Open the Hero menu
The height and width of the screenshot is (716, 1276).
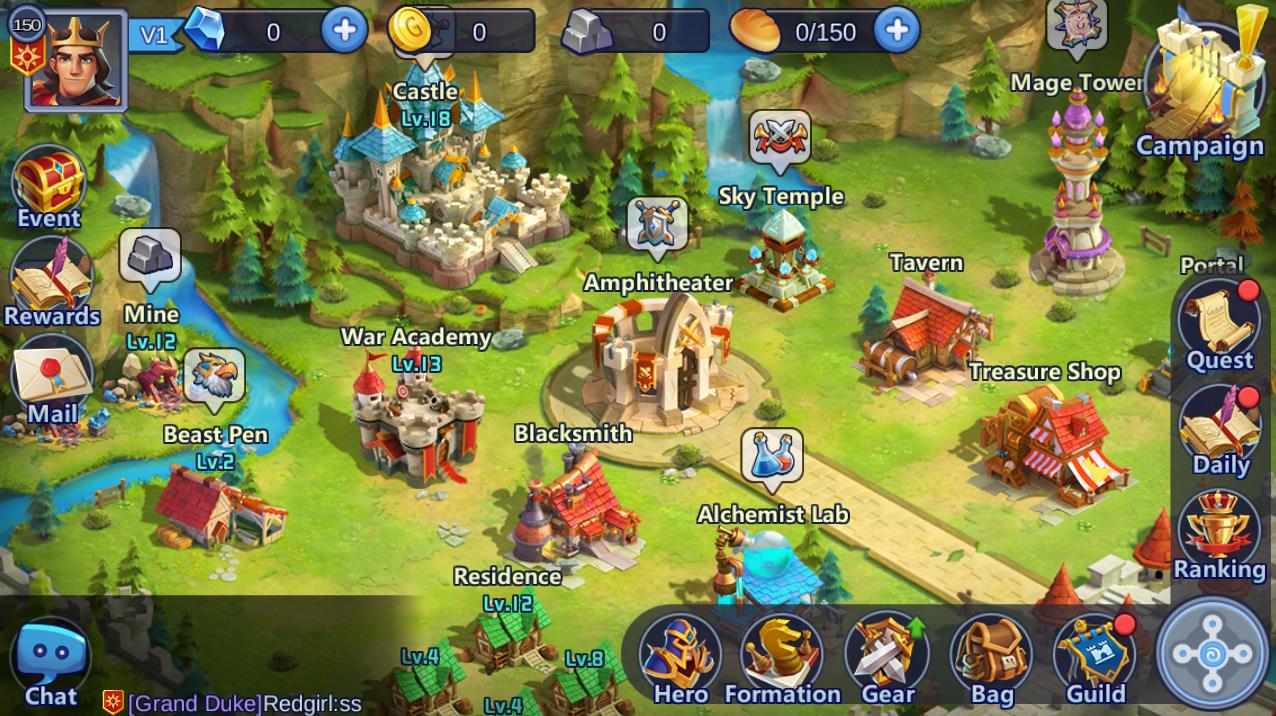tap(680, 655)
